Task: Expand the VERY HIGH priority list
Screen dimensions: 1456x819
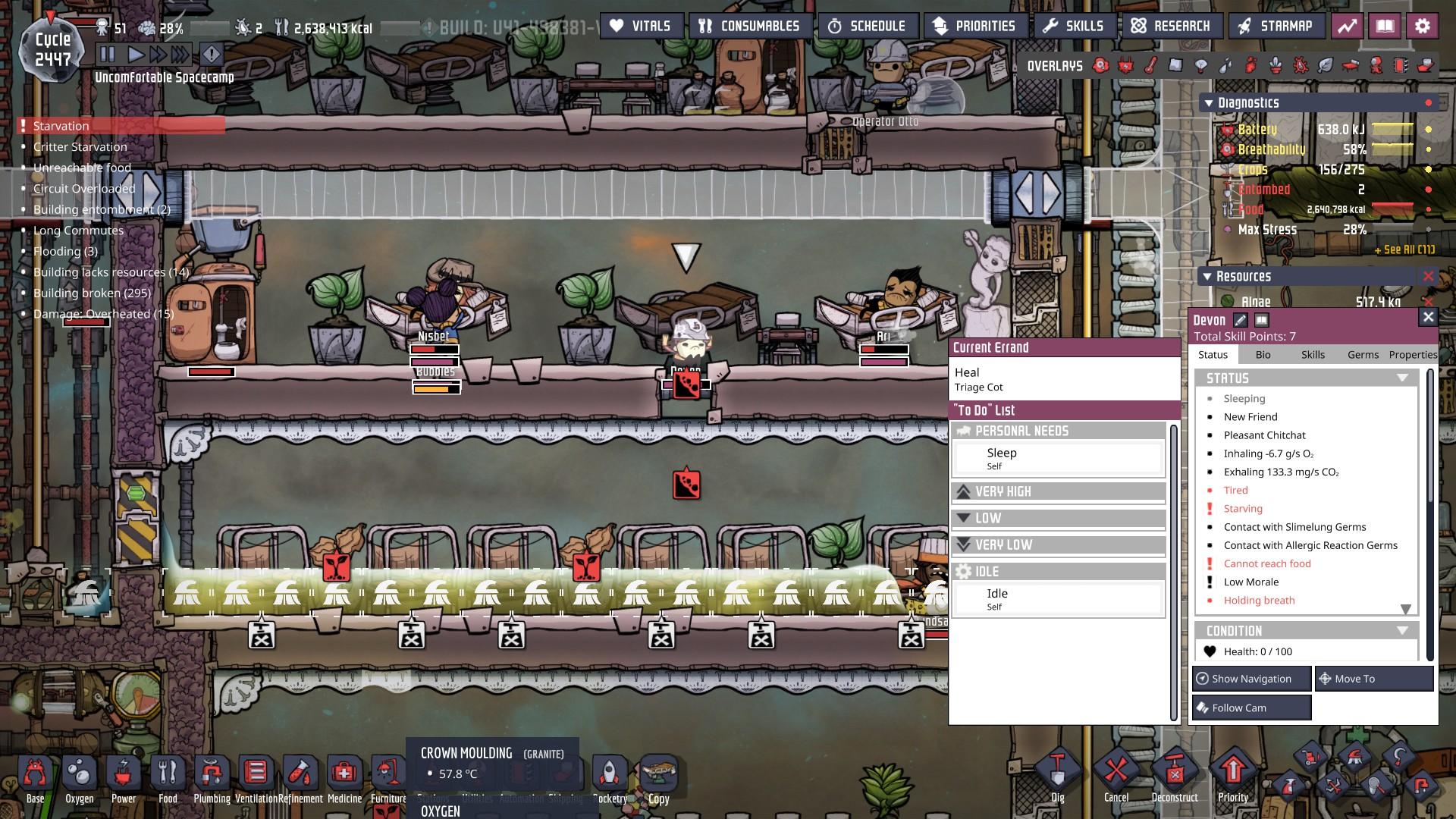Action: (x=1058, y=491)
